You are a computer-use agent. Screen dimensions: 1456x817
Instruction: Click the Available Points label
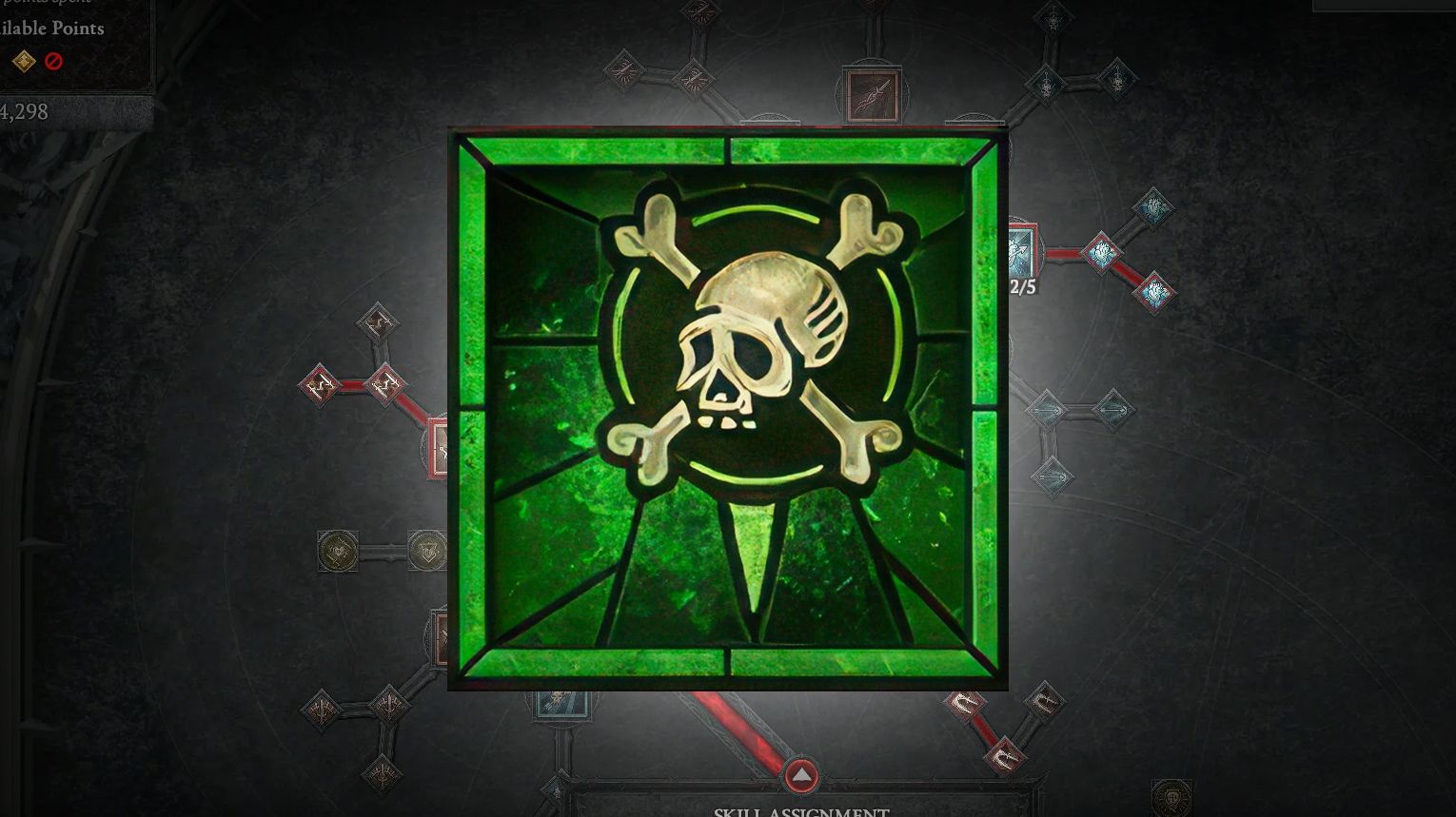tap(52, 29)
